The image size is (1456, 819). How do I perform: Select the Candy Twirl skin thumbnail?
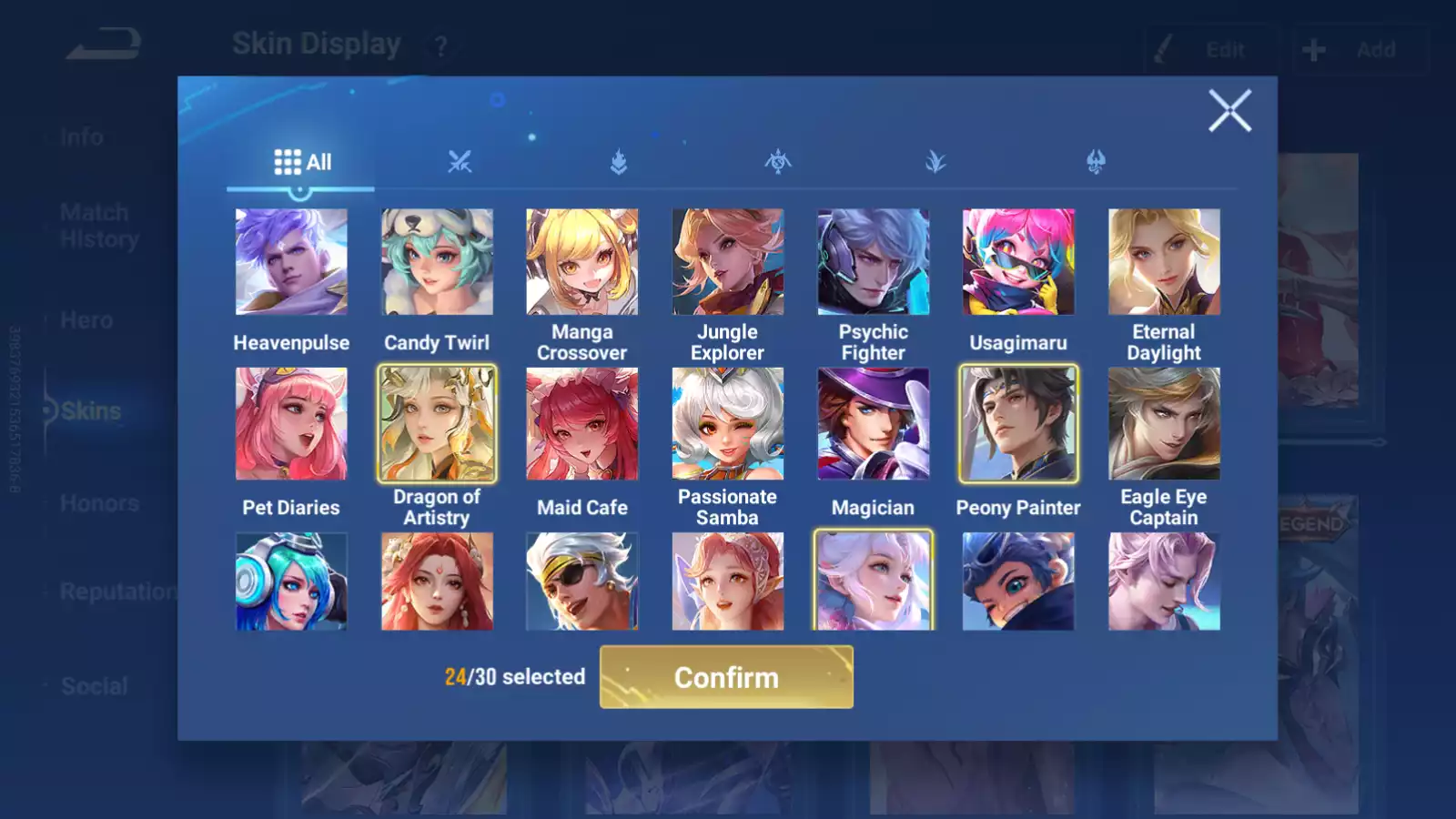coord(436,261)
